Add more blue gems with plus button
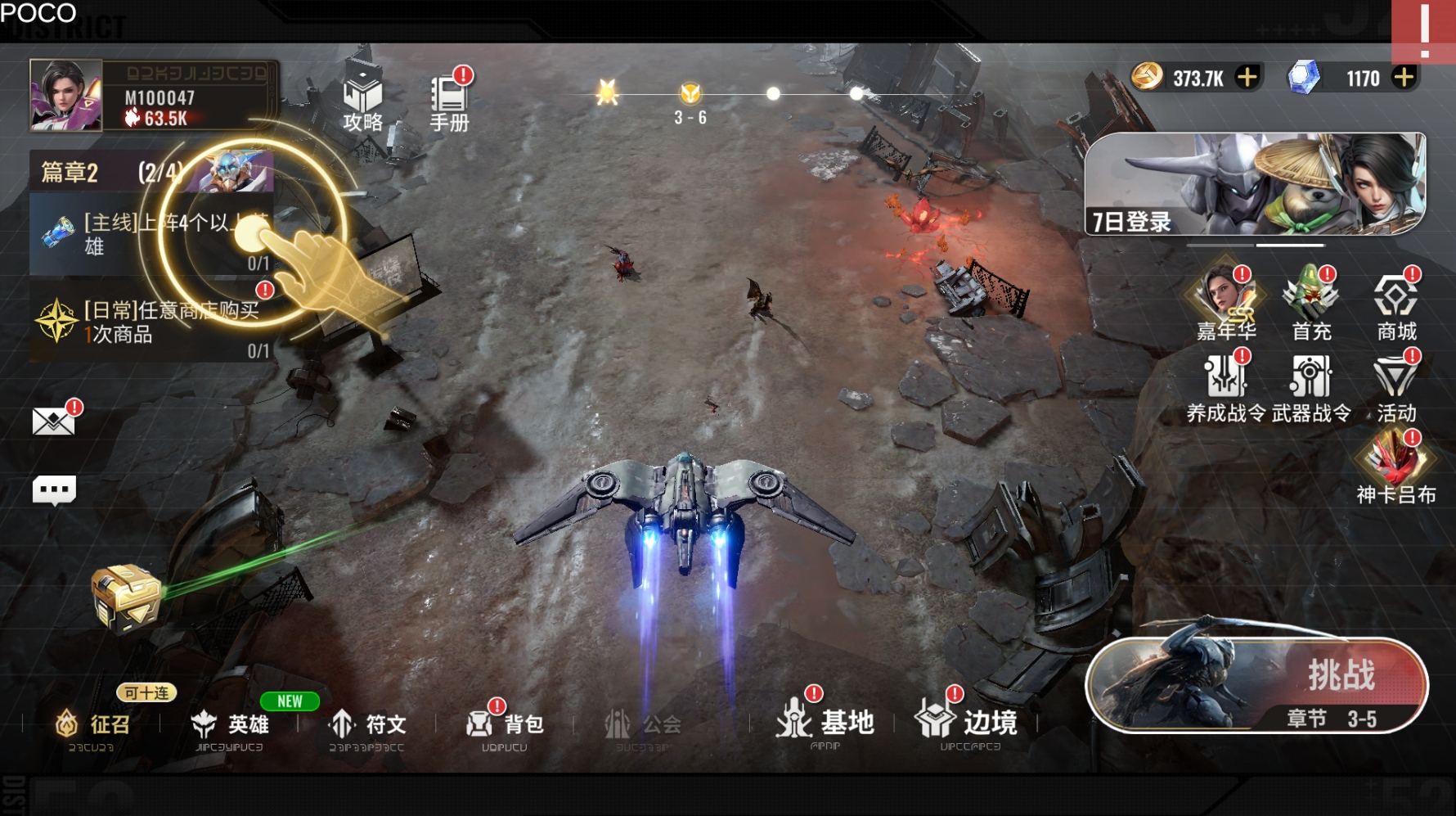Viewport: 1456px width, 816px height. [x=1404, y=78]
